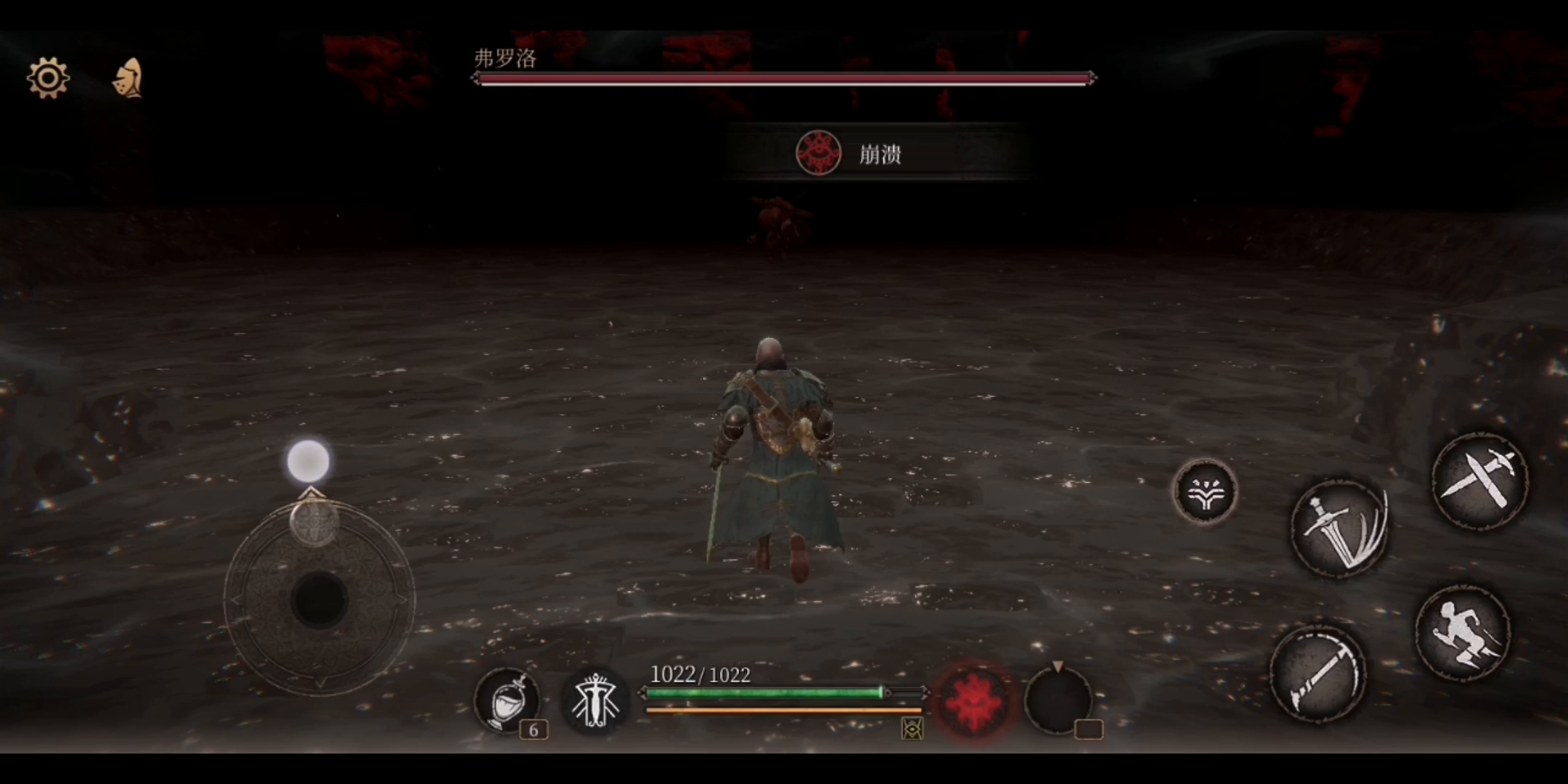This screenshot has width=1568, height=784.
Task: Tap the boss 弗罗洛 health bar
Action: click(784, 78)
